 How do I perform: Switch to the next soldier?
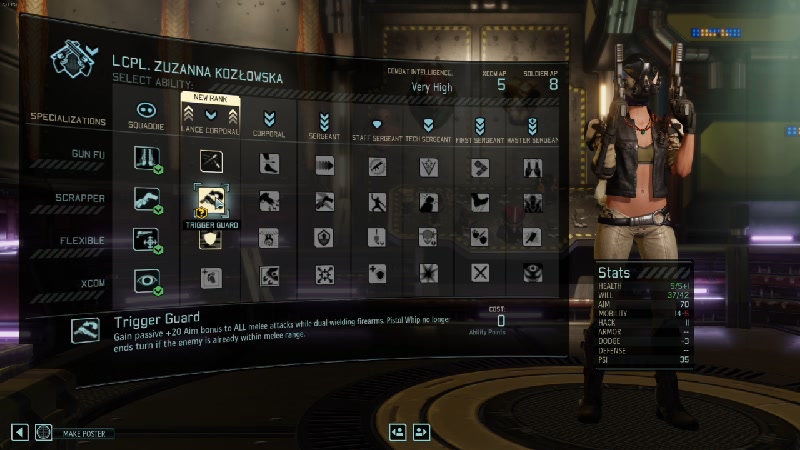point(421,432)
